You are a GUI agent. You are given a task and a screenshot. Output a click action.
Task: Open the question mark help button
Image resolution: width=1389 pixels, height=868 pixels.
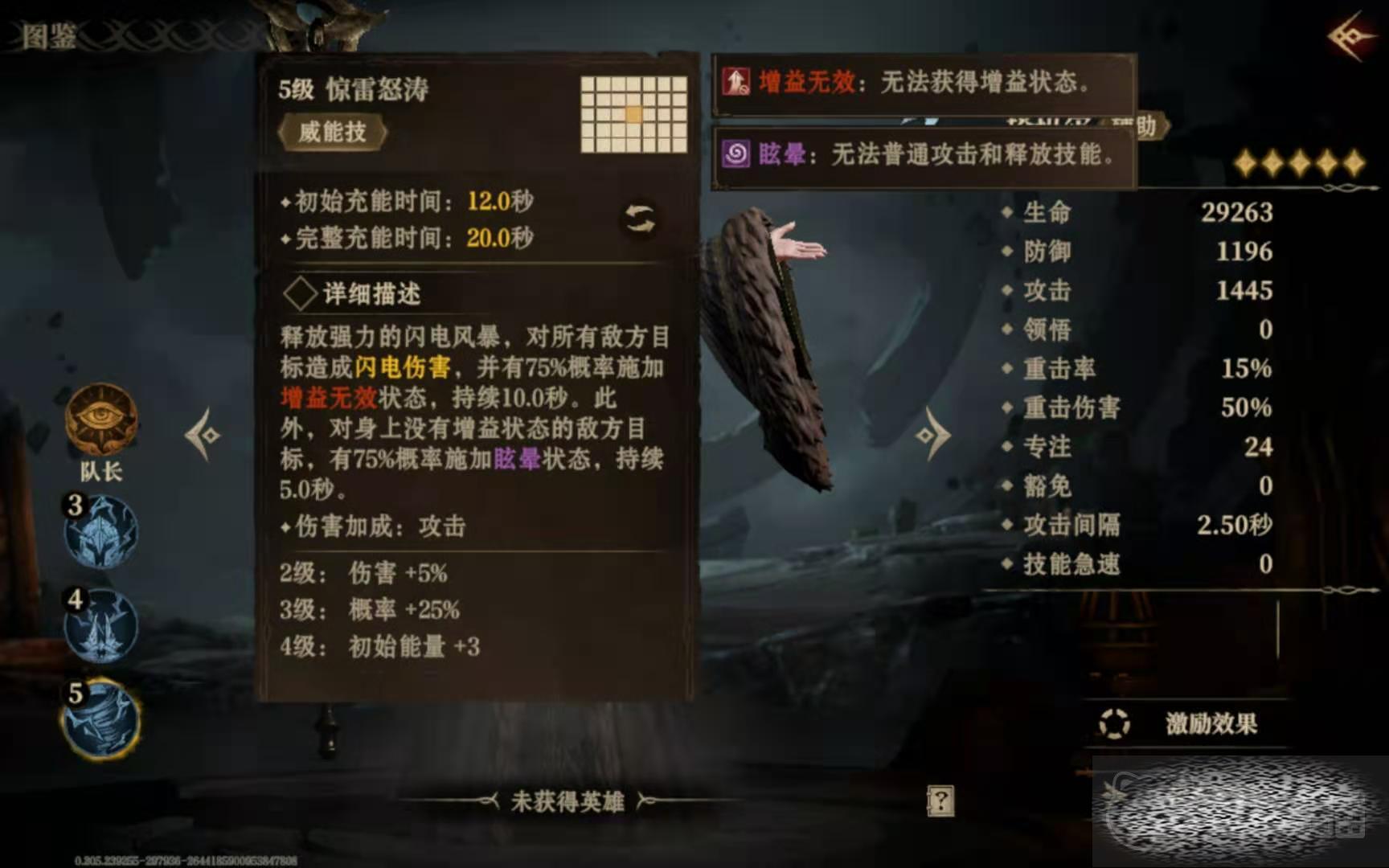coord(940,800)
